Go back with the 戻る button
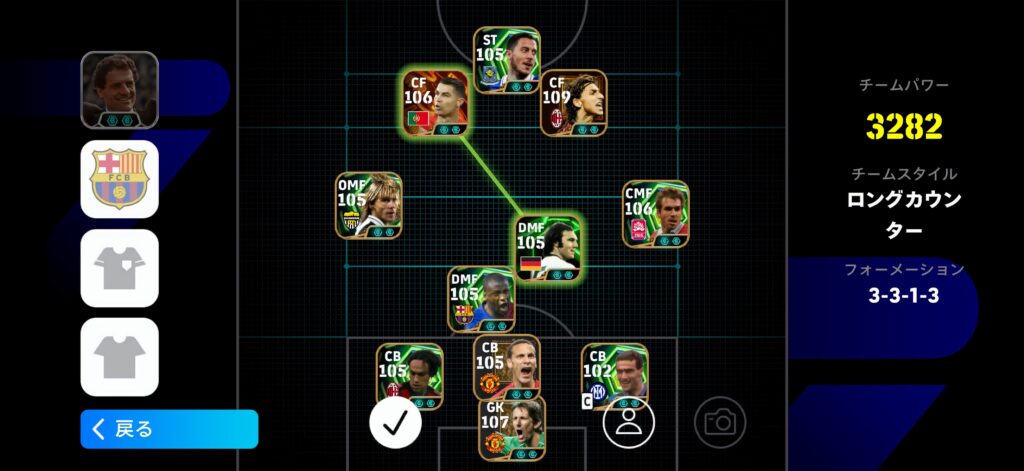This screenshot has width=1024, height=471. pyautogui.click(x=169, y=429)
